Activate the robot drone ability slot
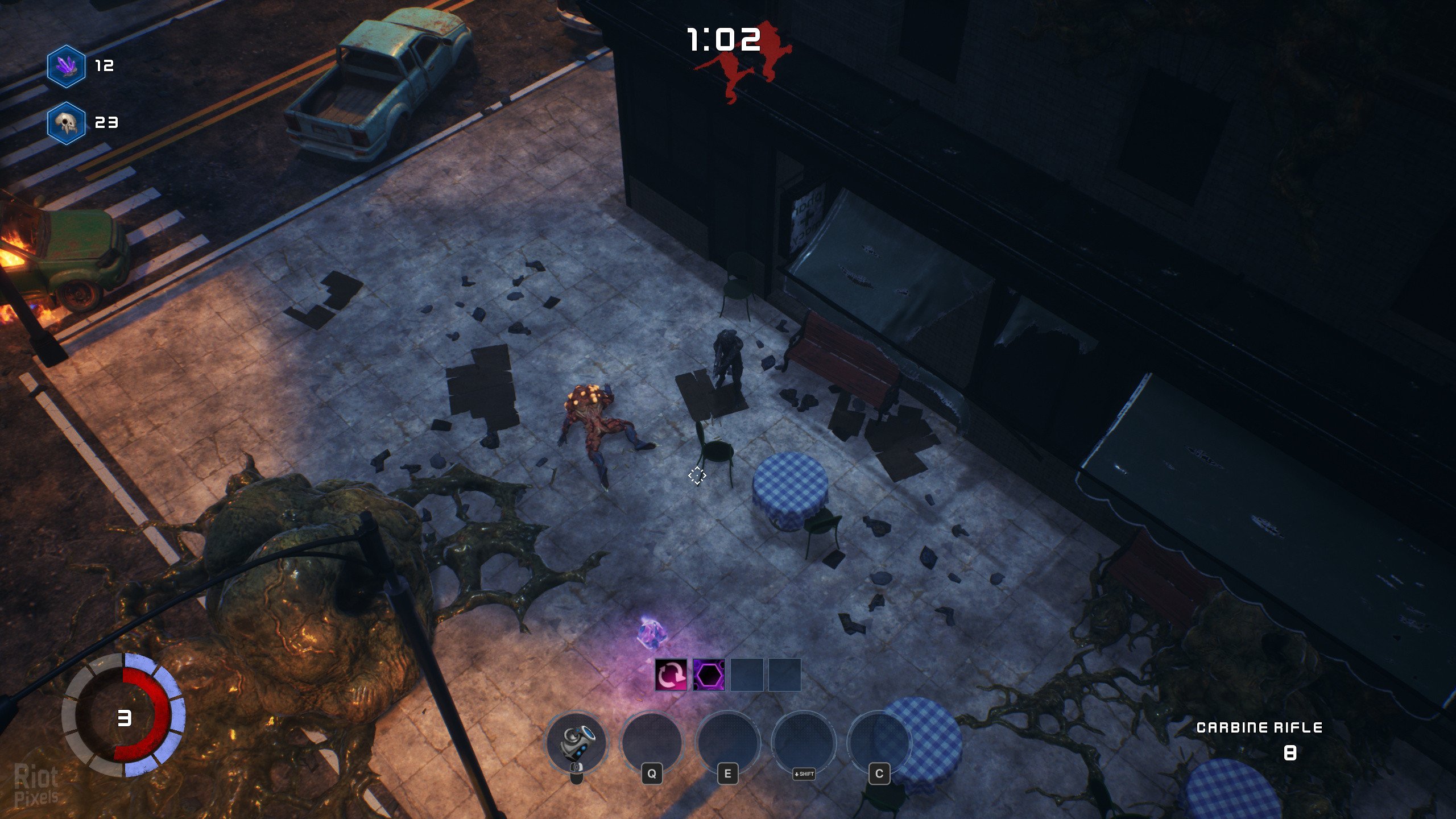The width and height of the screenshot is (1456, 819). tap(577, 742)
